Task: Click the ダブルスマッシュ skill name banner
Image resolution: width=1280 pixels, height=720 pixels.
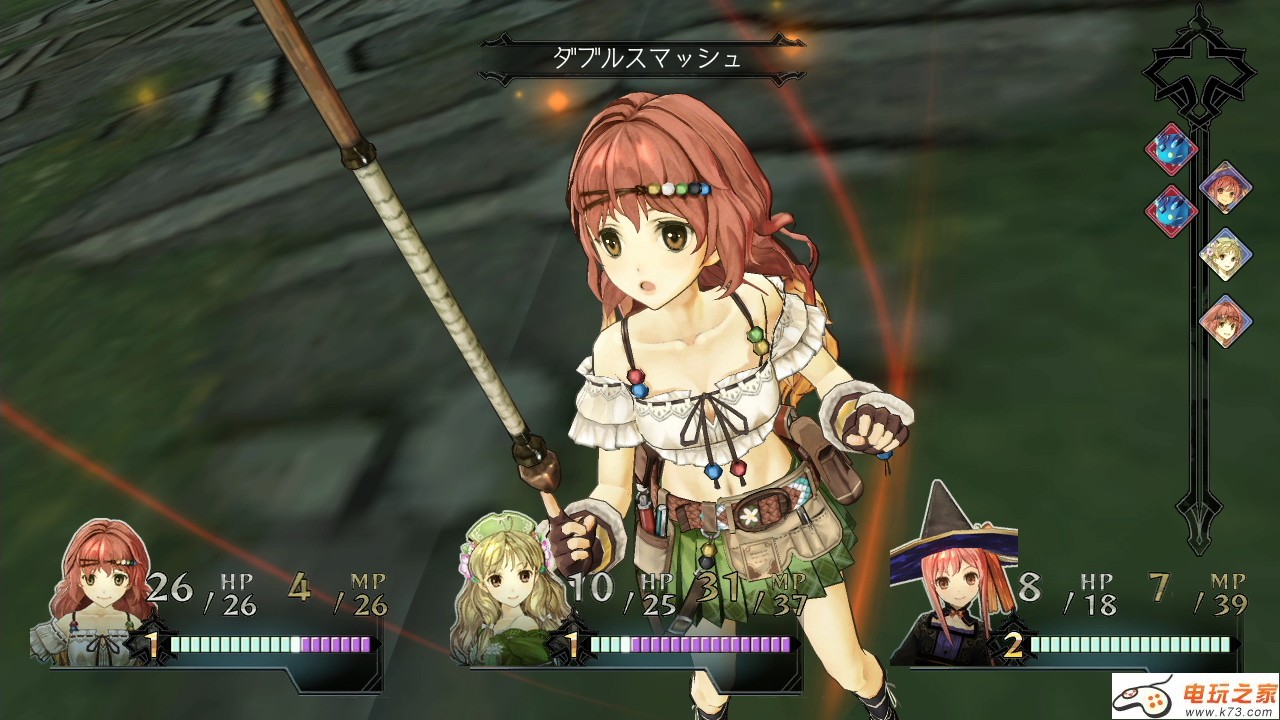Action: (x=647, y=58)
